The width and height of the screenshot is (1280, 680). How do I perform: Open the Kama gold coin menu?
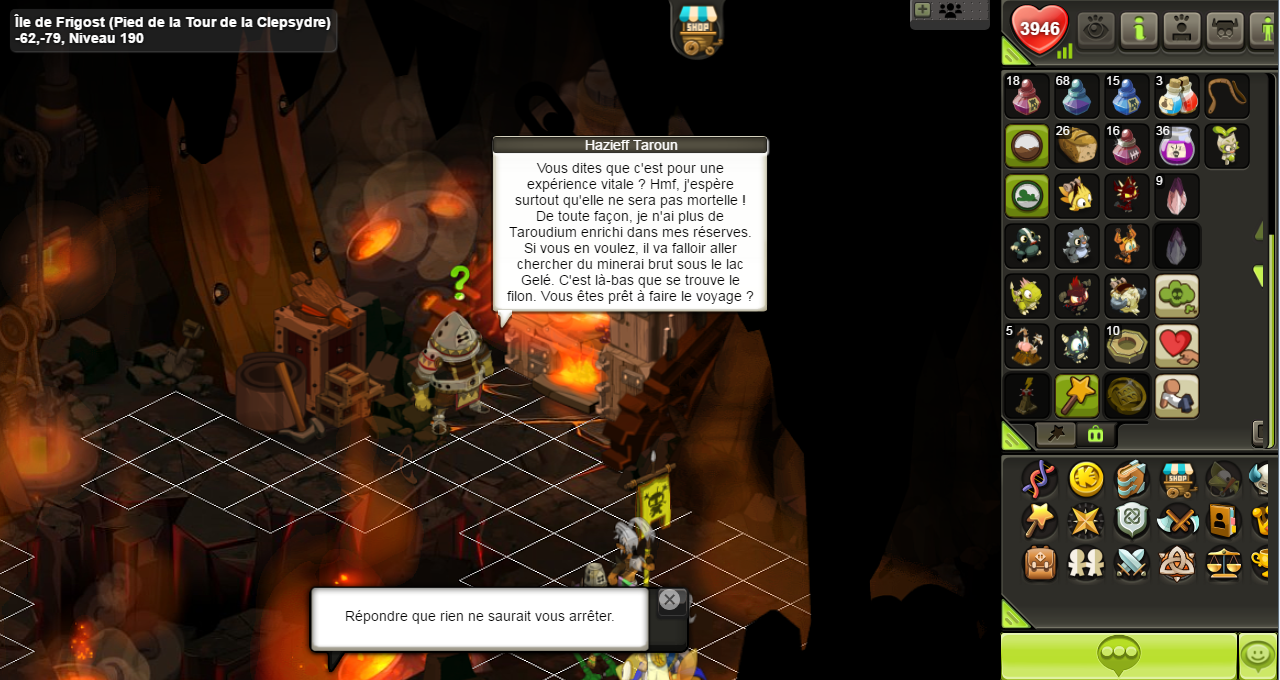coord(1086,480)
